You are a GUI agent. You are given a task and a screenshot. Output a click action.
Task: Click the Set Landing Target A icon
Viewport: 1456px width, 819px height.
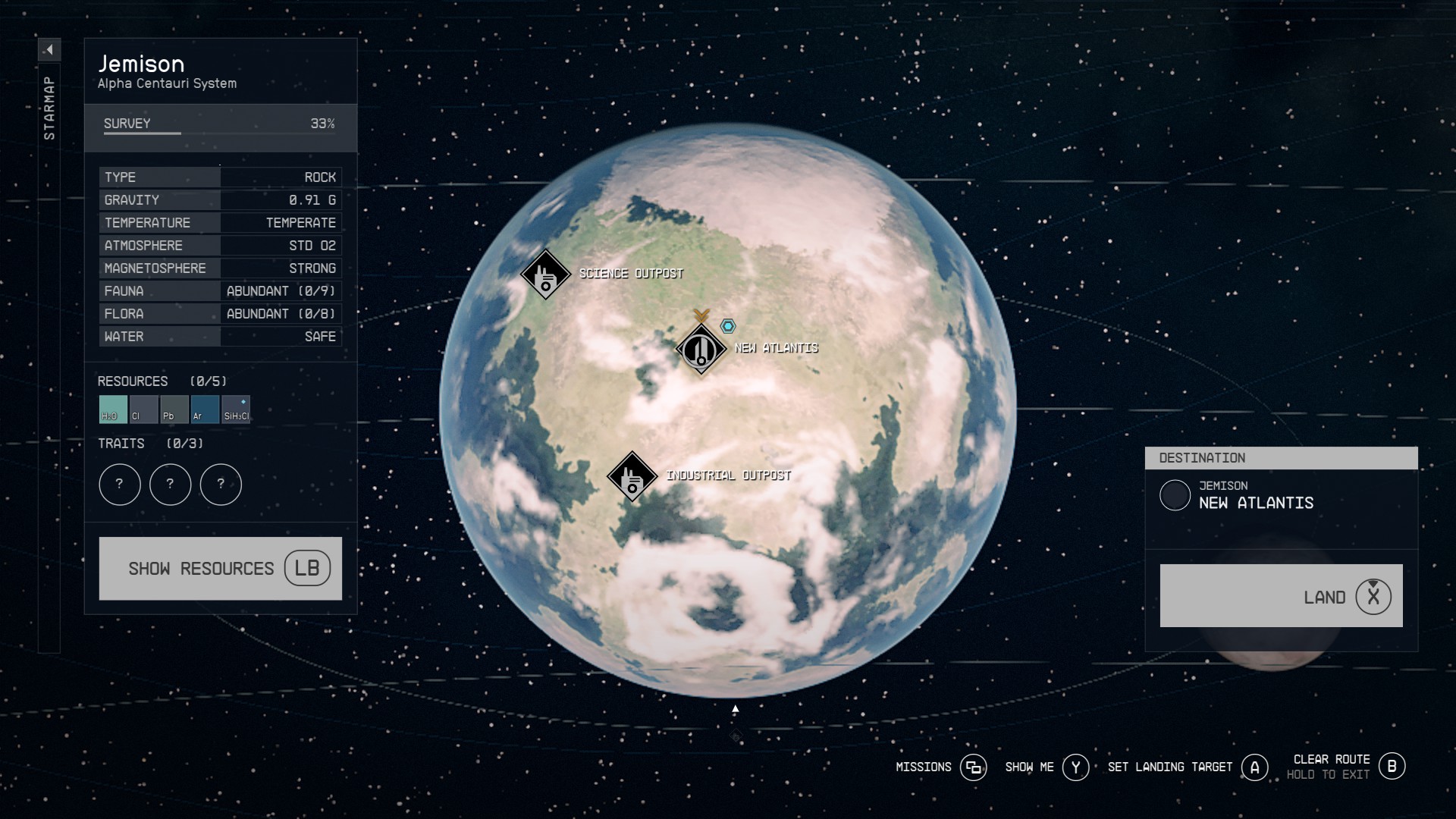pyautogui.click(x=1254, y=767)
